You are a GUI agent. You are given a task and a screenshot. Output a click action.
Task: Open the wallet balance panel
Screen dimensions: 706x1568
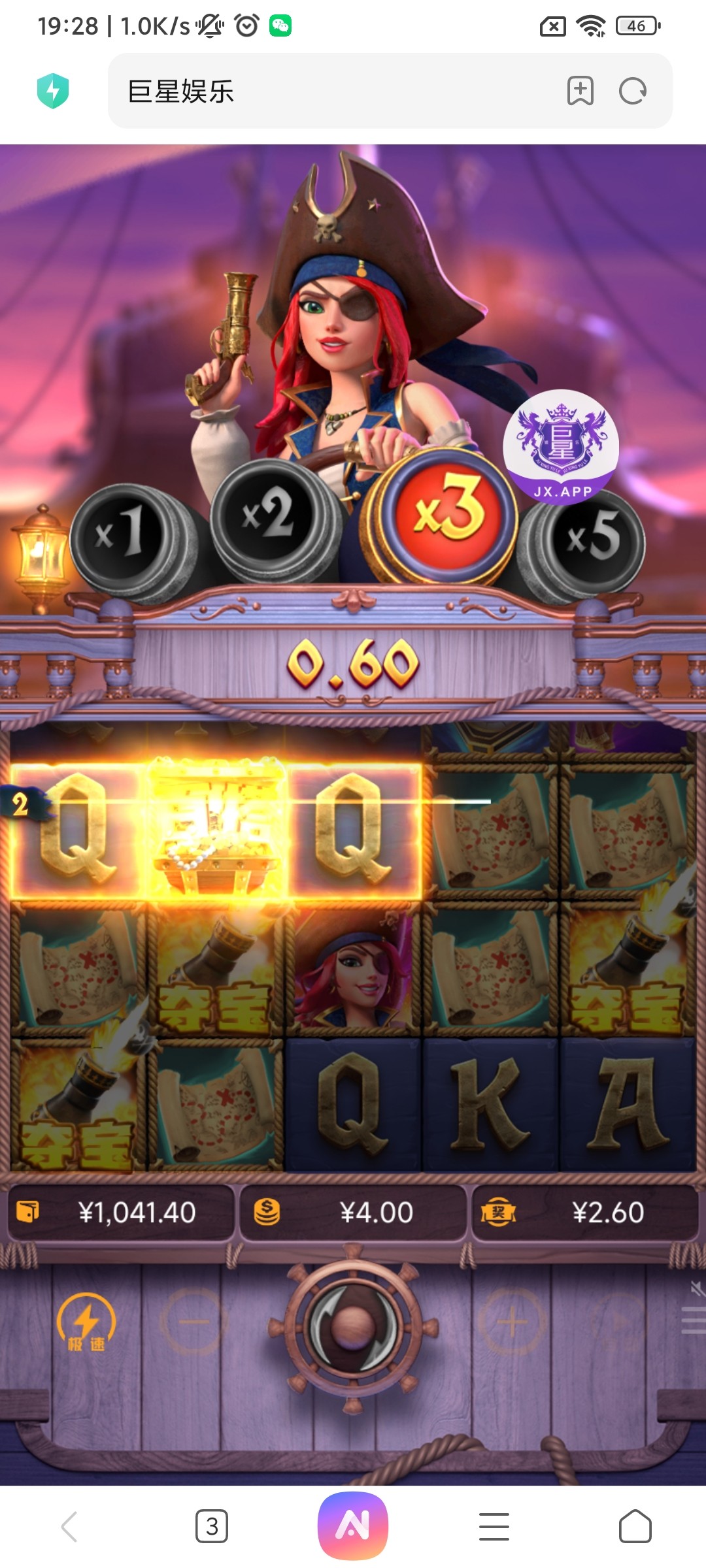[121, 1213]
